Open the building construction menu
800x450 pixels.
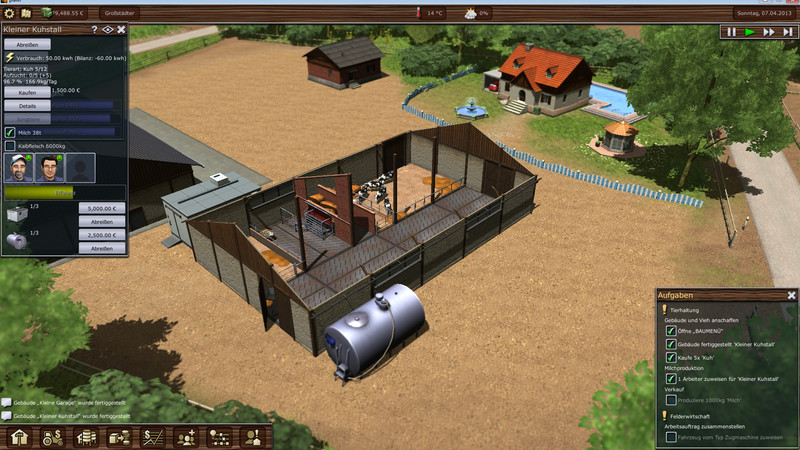[x=19, y=437]
